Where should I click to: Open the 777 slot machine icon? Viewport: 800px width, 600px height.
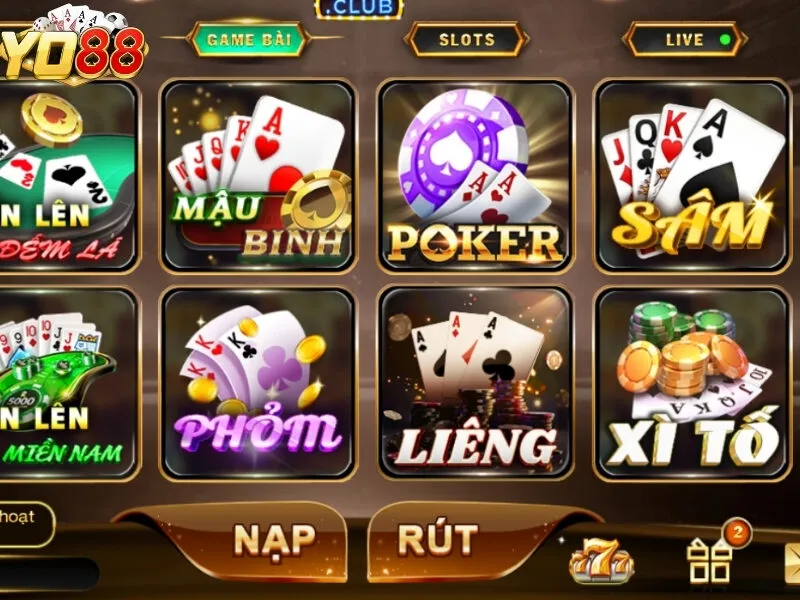coord(601,561)
